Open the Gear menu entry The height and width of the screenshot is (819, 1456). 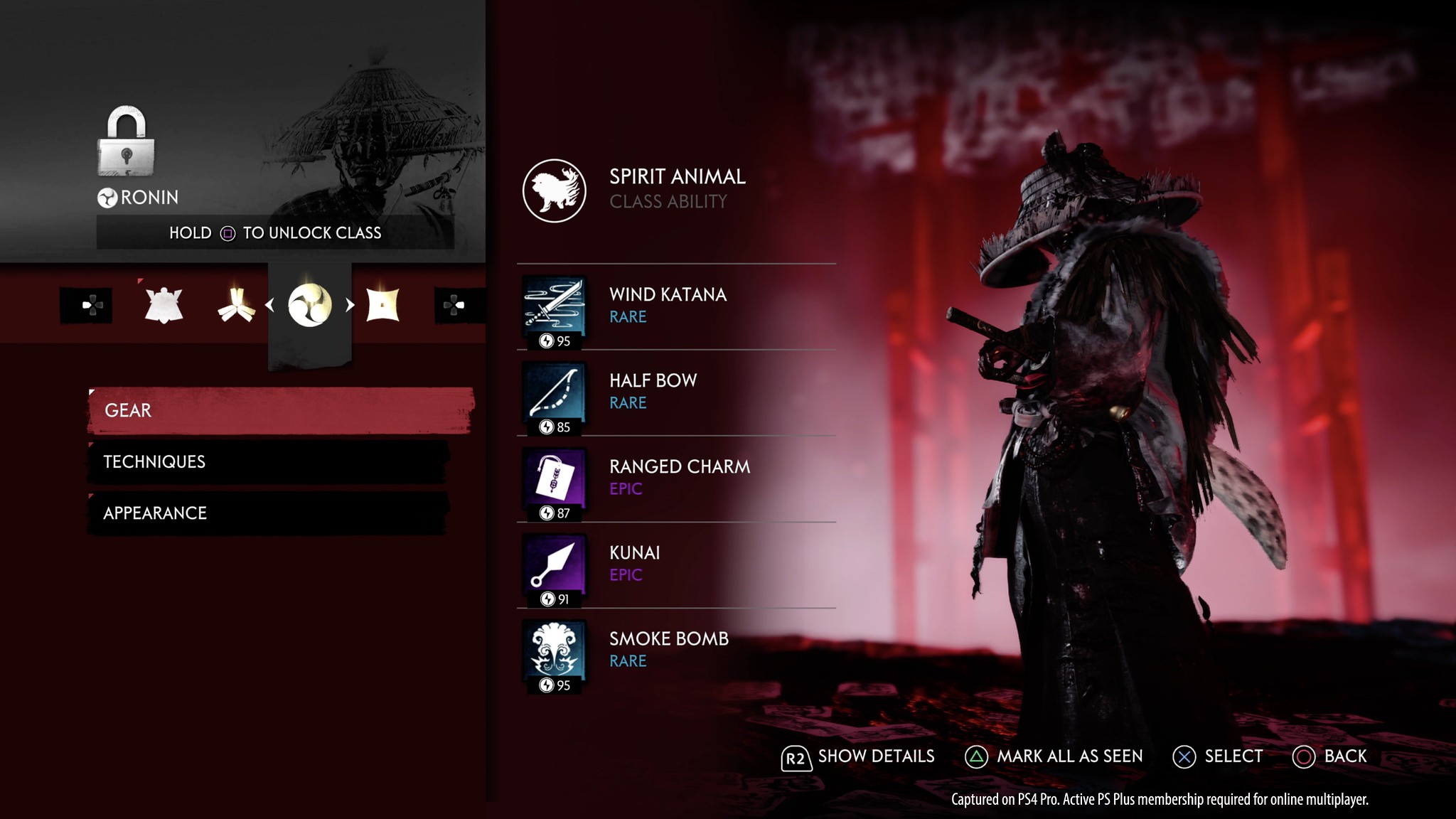tap(280, 410)
